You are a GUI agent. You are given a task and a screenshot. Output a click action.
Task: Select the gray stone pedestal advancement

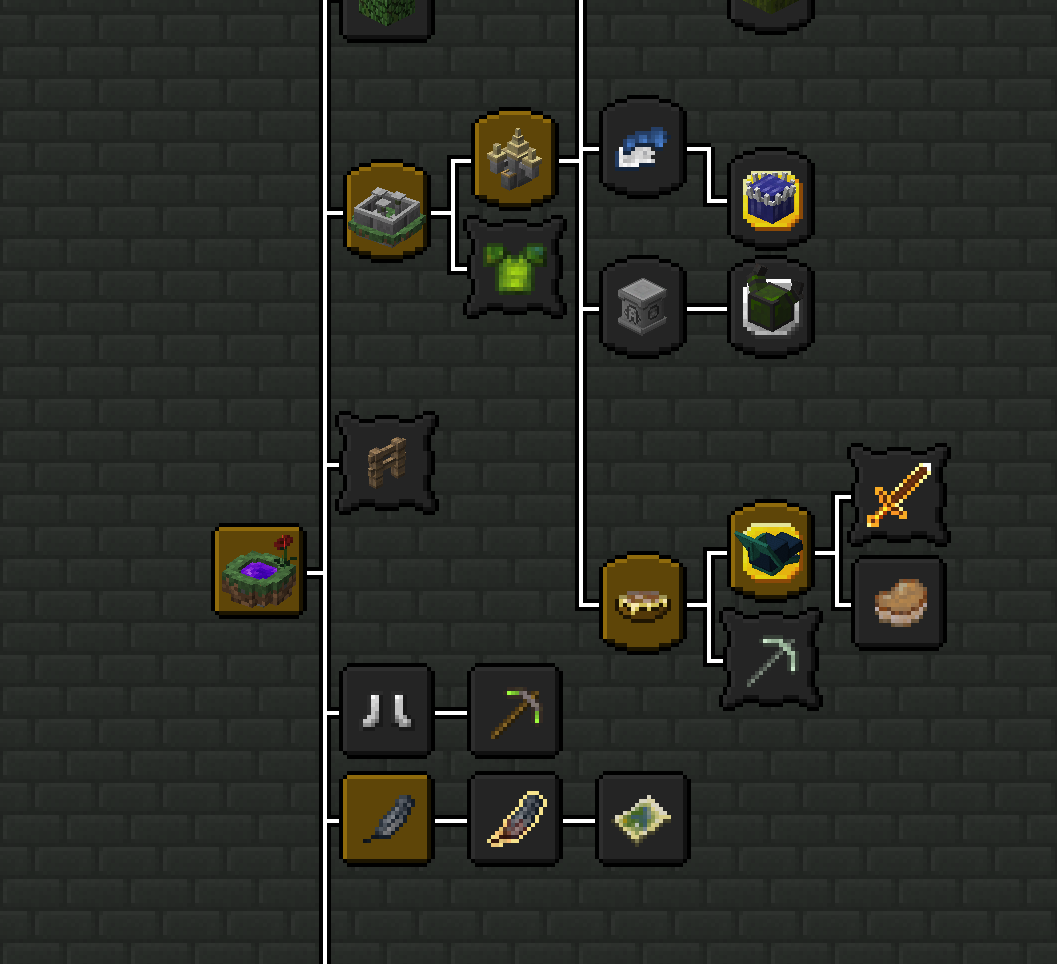tap(643, 306)
